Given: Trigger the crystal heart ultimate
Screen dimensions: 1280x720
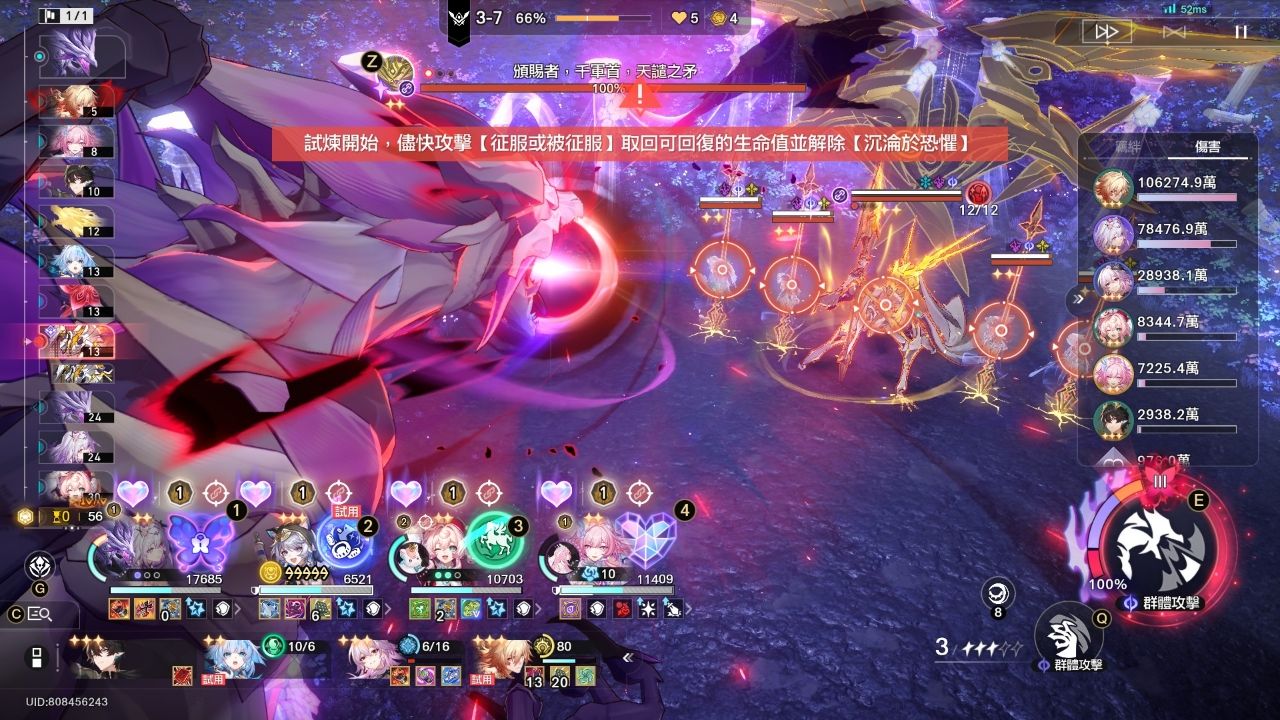Looking at the screenshot, I should pos(645,538).
